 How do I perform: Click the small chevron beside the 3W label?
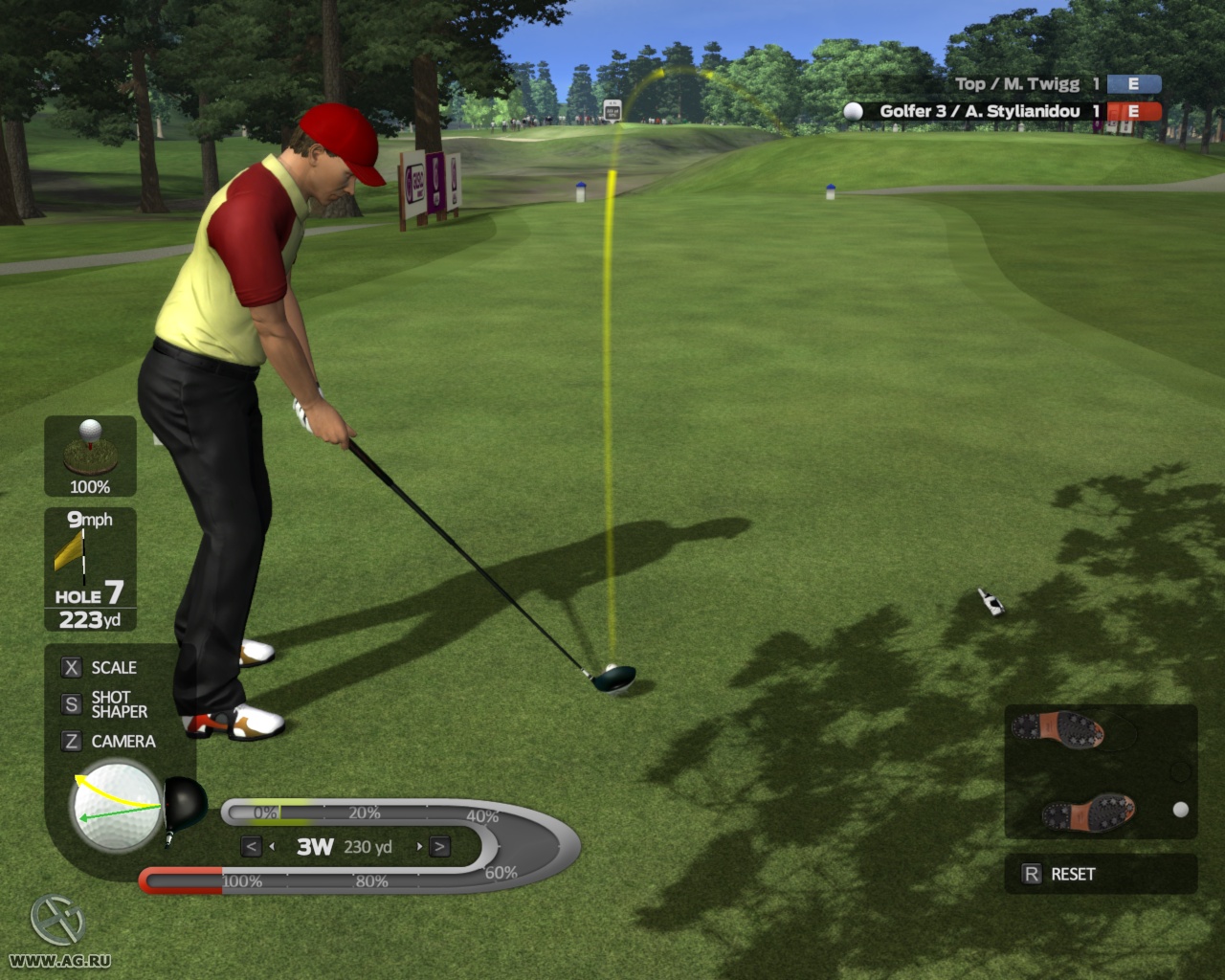point(275,846)
